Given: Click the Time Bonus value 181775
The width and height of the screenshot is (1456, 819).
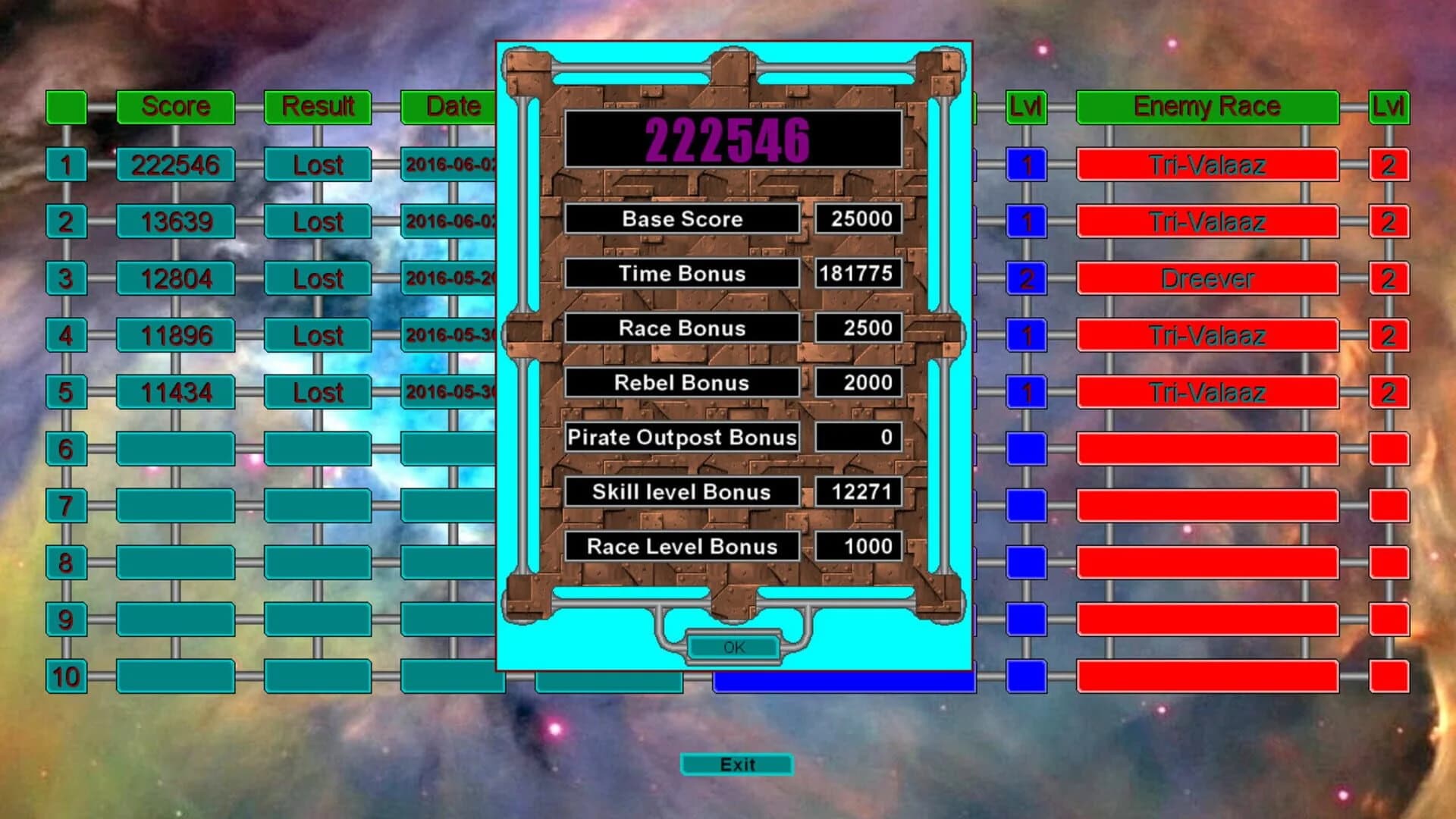Looking at the screenshot, I should tap(857, 274).
